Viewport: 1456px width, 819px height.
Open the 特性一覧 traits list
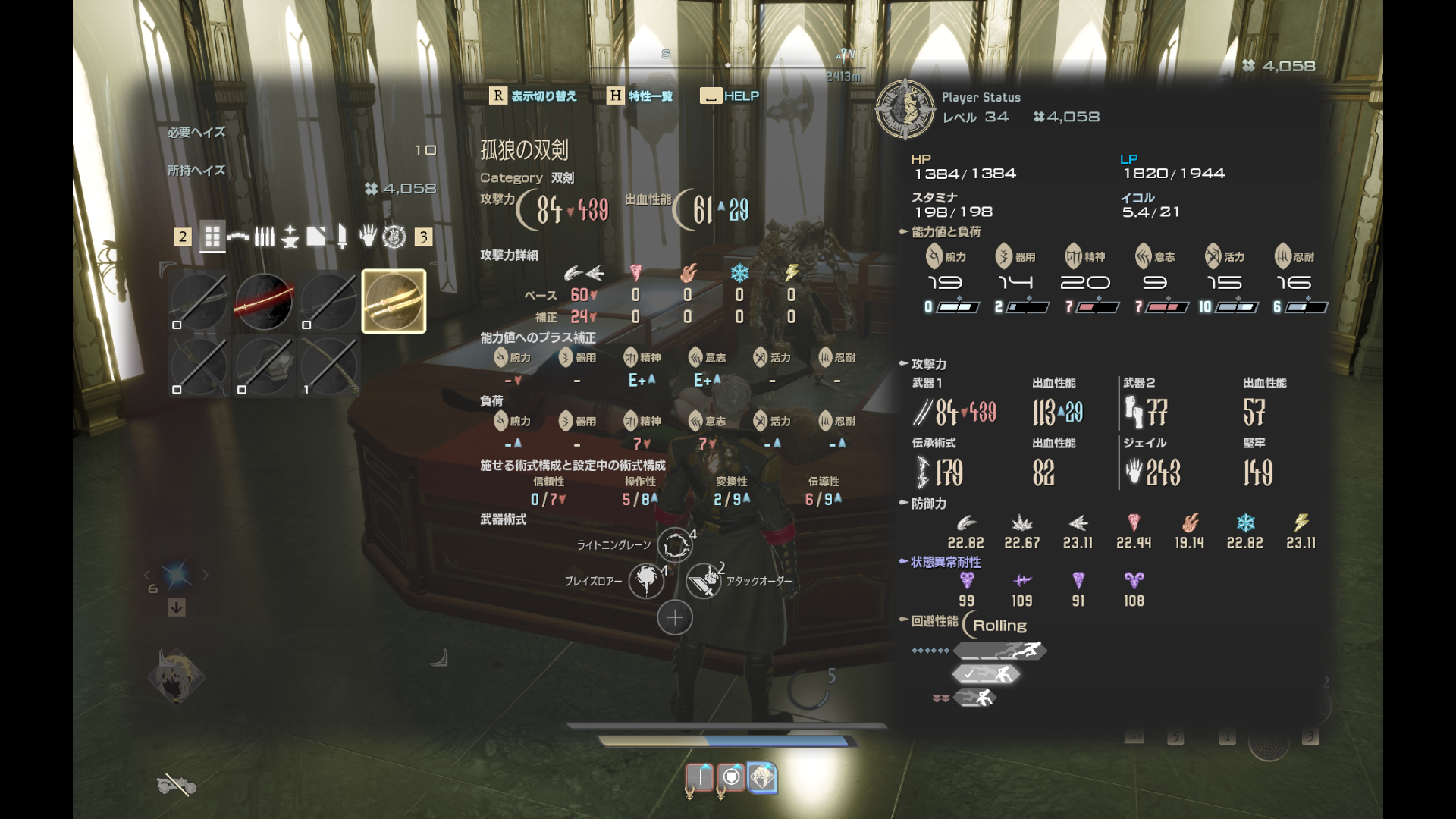(x=641, y=96)
